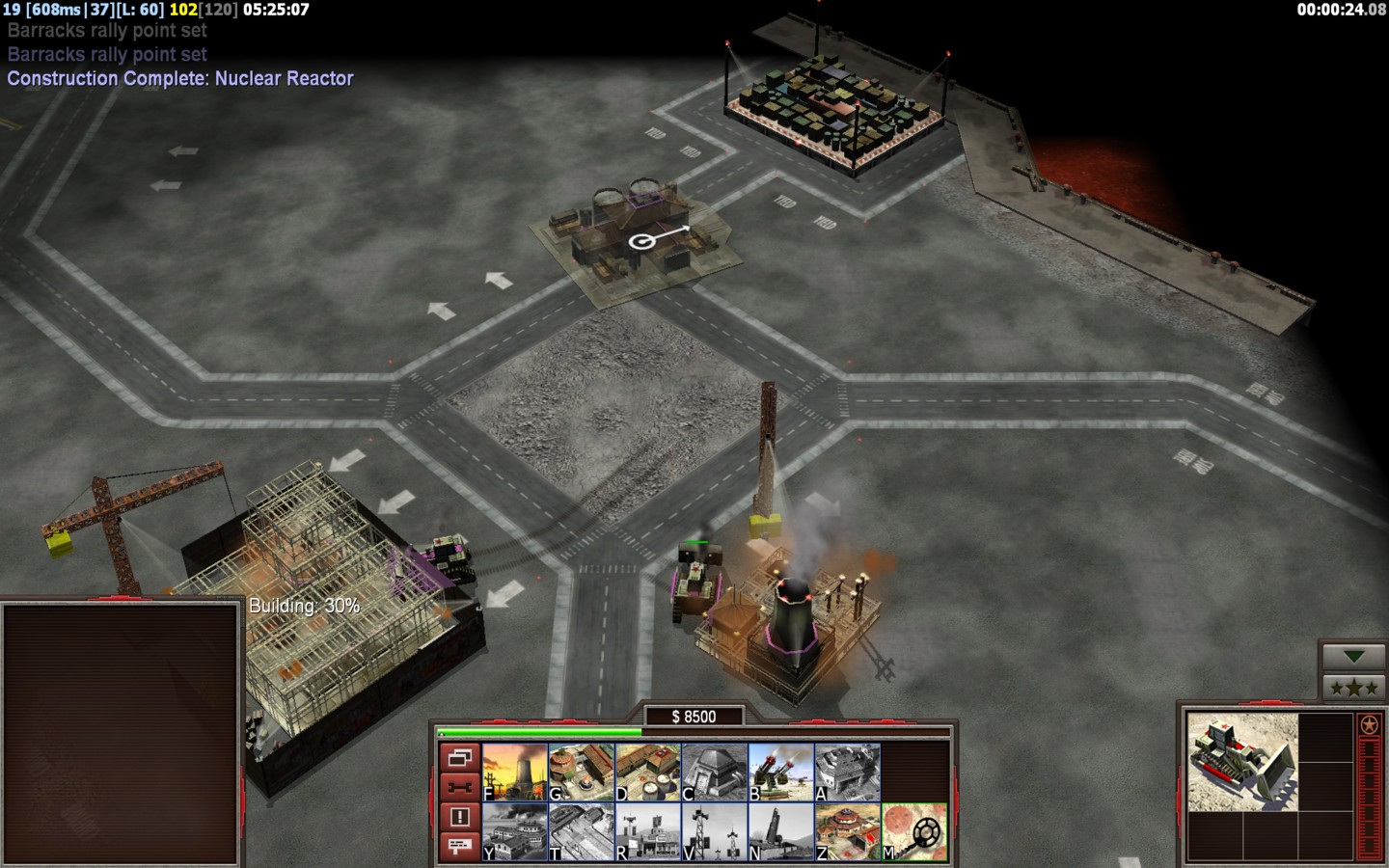Click the wrench-shaped button left of build icons
Image resolution: width=1389 pixels, height=868 pixels.
[460, 787]
